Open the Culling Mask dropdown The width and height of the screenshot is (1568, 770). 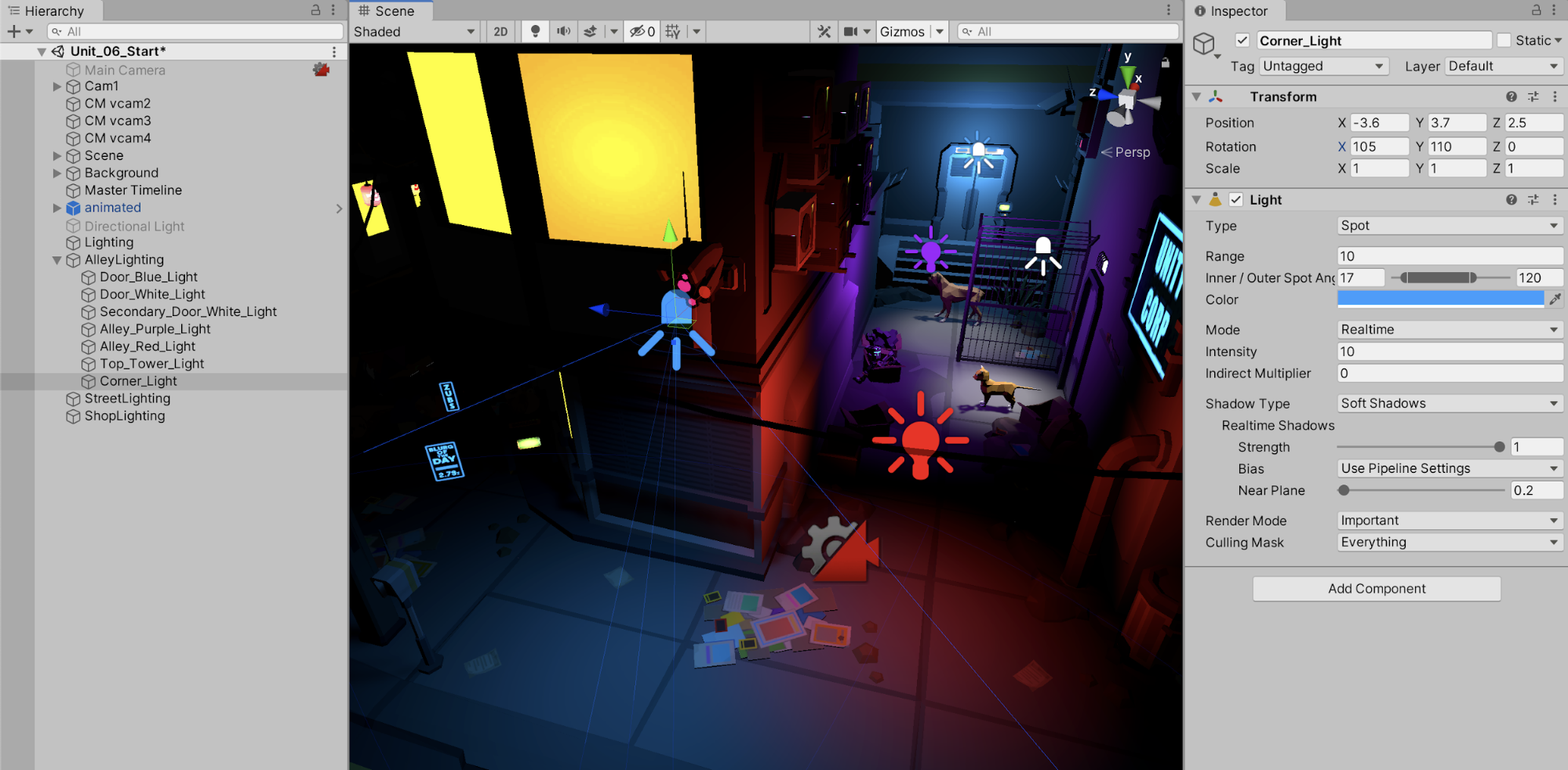pos(1449,543)
